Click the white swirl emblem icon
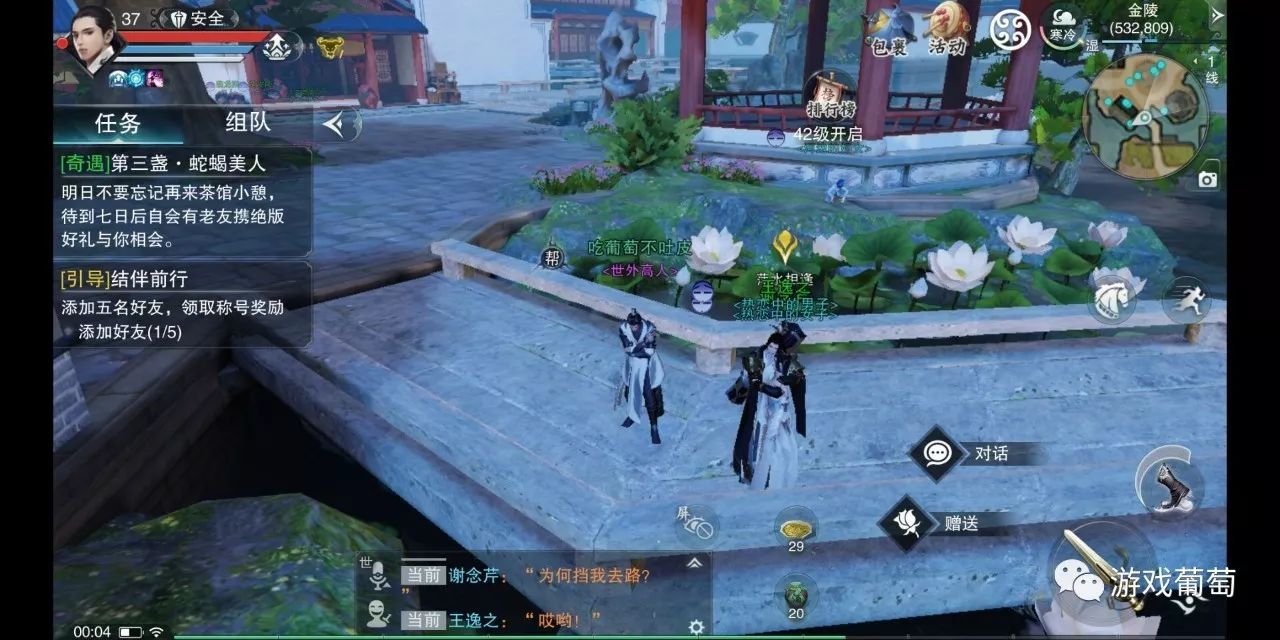The width and height of the screenshot is (1280, 640). click(1010, 29)
